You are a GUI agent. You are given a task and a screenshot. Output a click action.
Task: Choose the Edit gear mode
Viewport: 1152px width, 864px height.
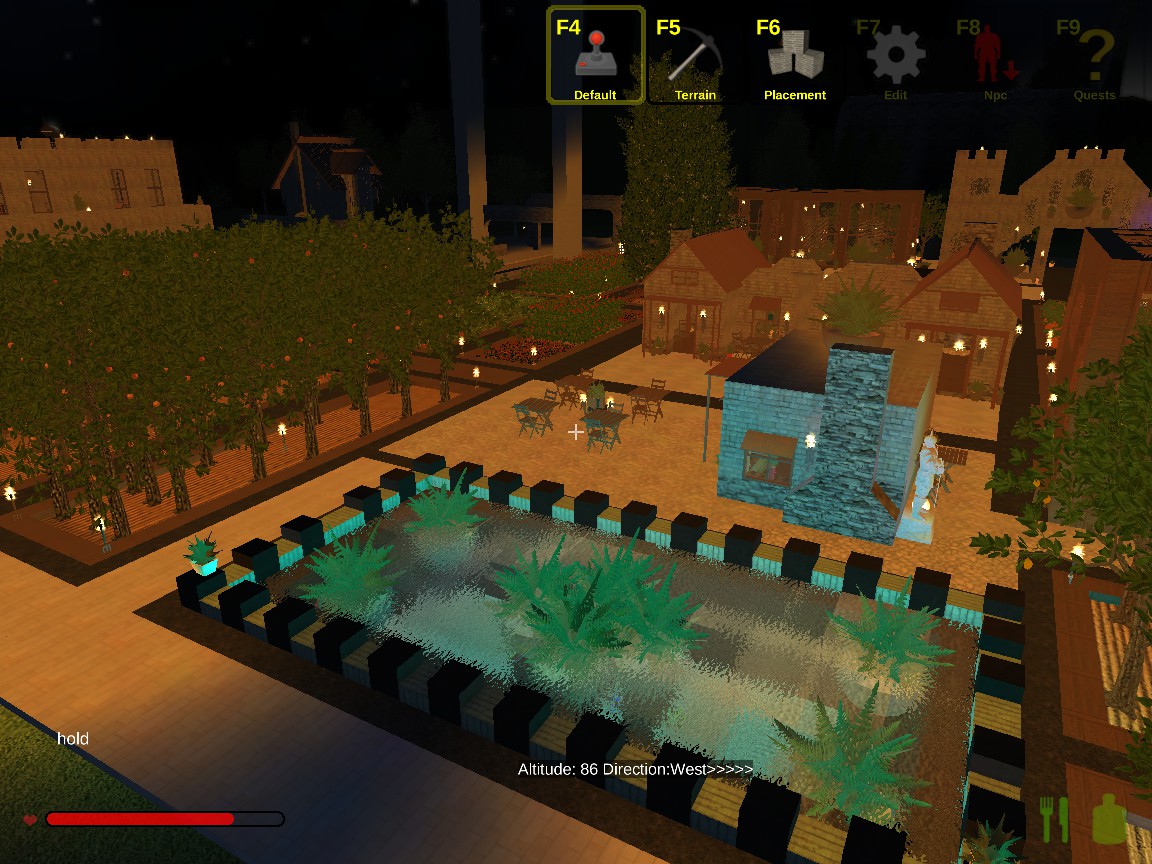(895, 56)
